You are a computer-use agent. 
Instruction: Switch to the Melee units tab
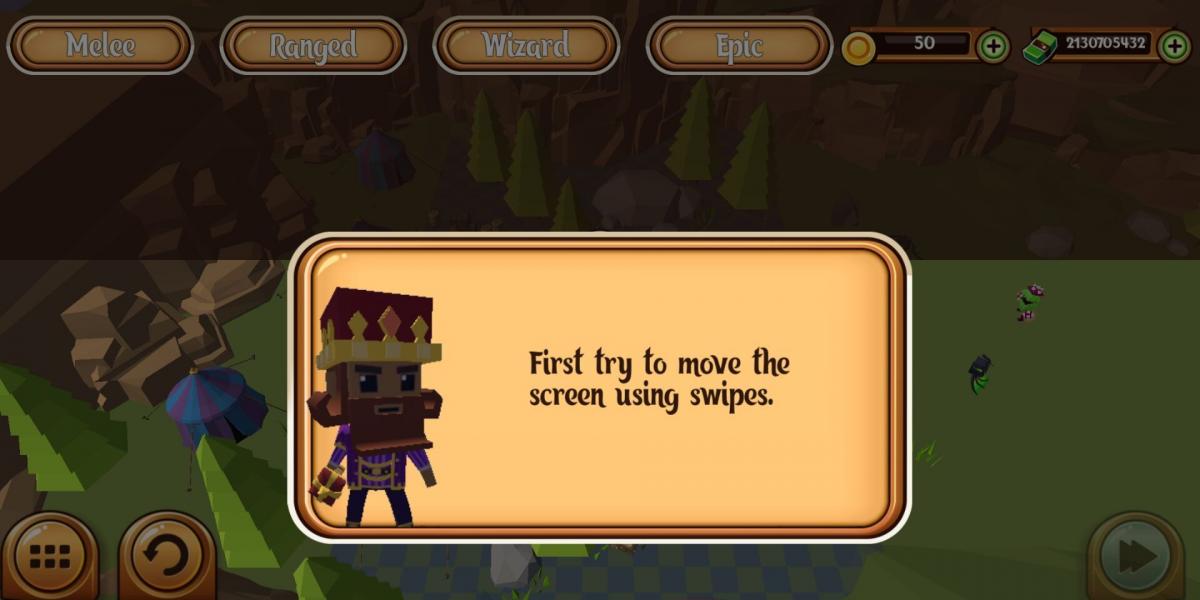point(100,45)
